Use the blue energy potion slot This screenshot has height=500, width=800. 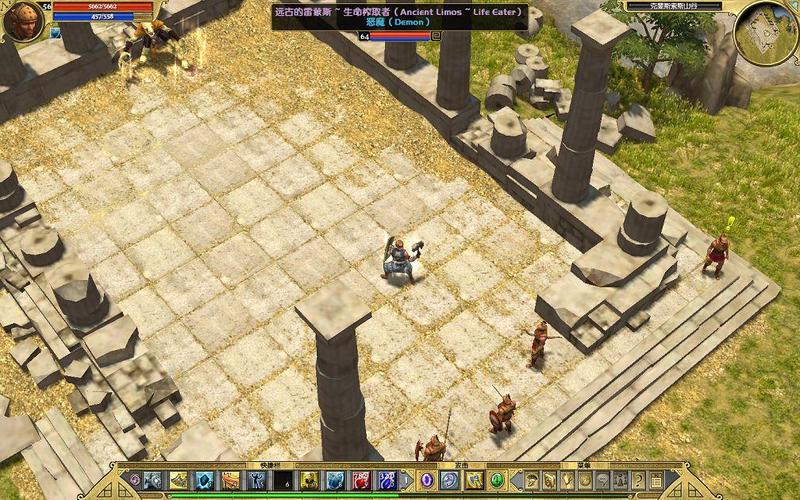(x=387, y=480)
